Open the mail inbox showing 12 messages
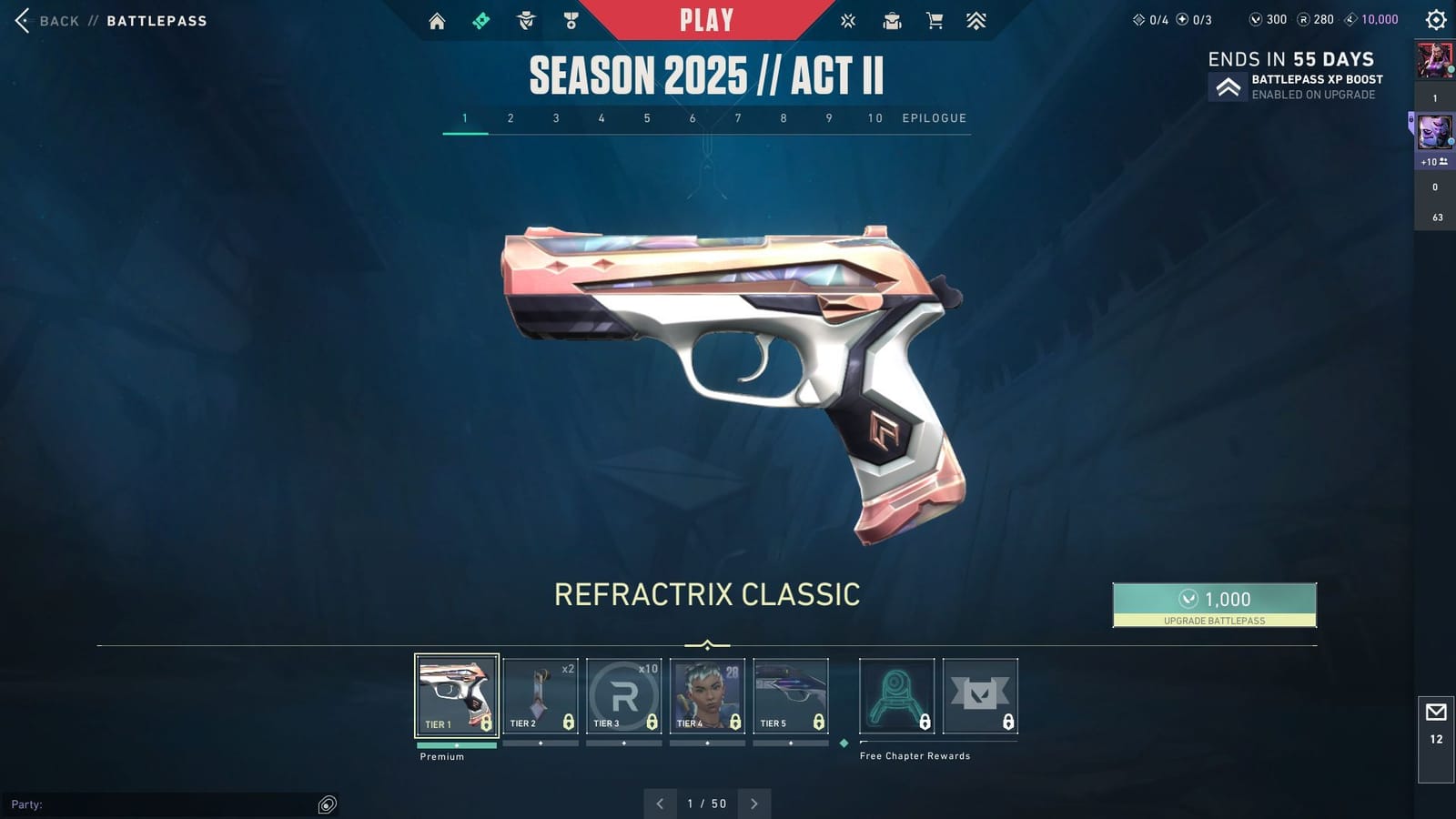 (1436, 719)
